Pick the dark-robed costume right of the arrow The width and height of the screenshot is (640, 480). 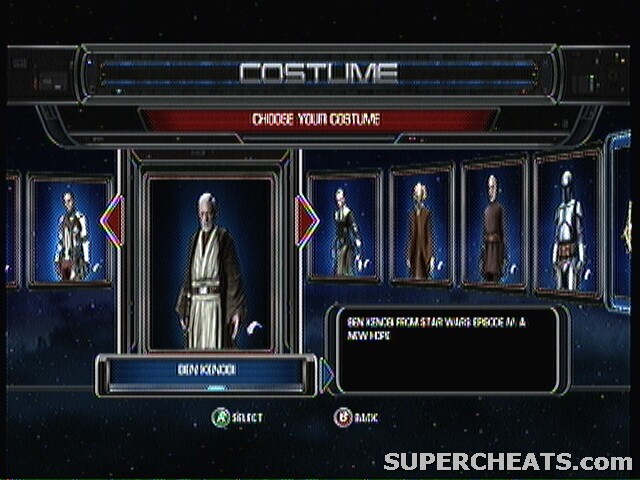click(x=345, y=227)
